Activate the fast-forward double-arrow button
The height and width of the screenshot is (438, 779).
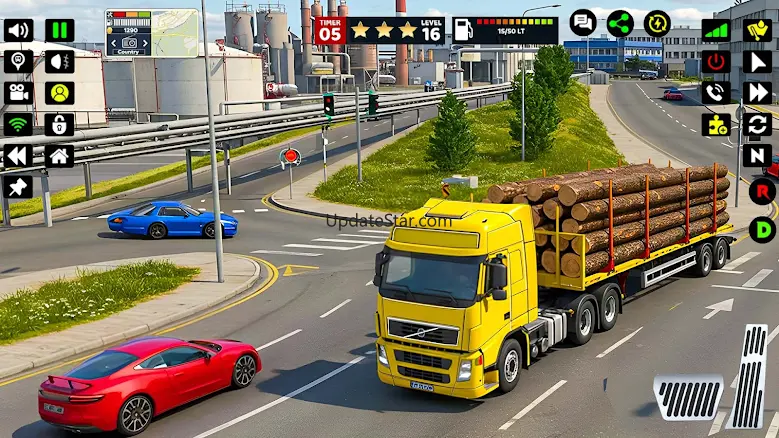coord(757,93)
